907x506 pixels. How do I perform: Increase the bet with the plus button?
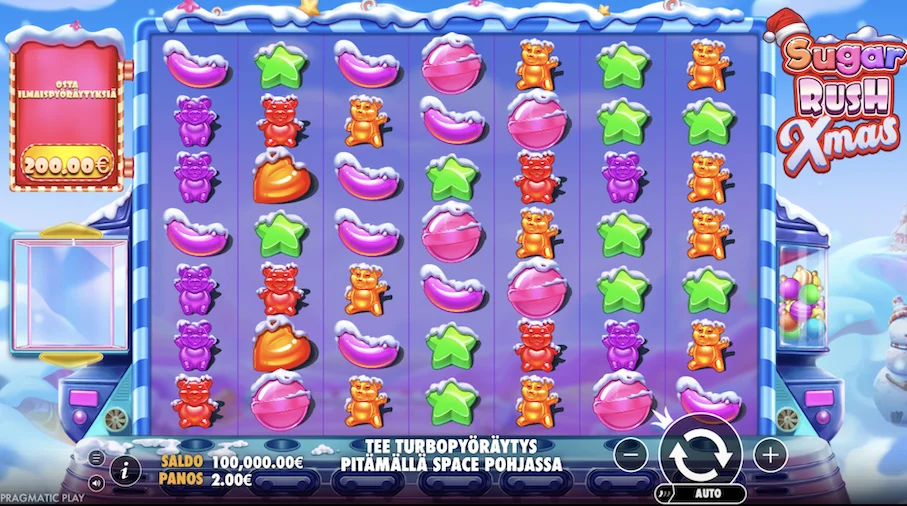pos(769,455)
